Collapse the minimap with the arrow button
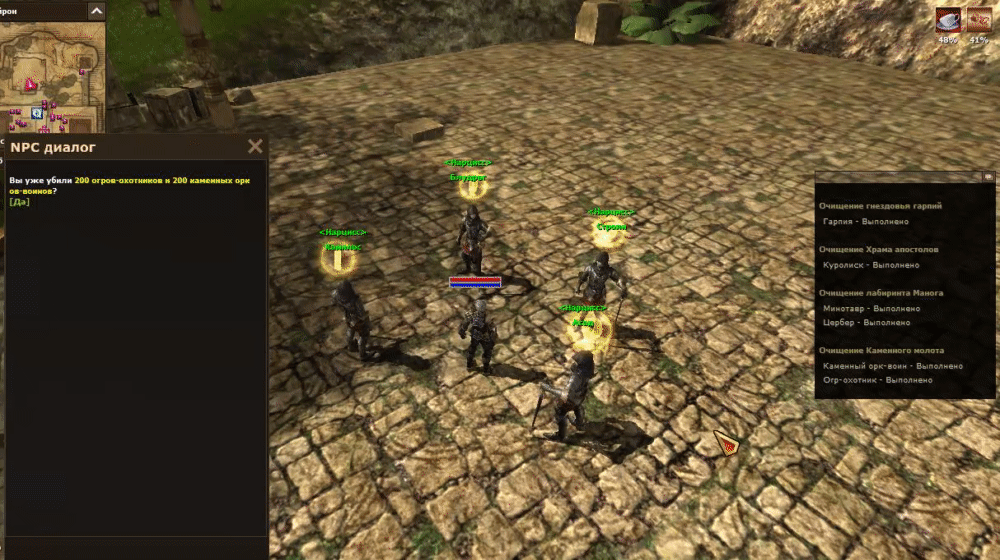The image size is (1000, 560). point(96,11)
